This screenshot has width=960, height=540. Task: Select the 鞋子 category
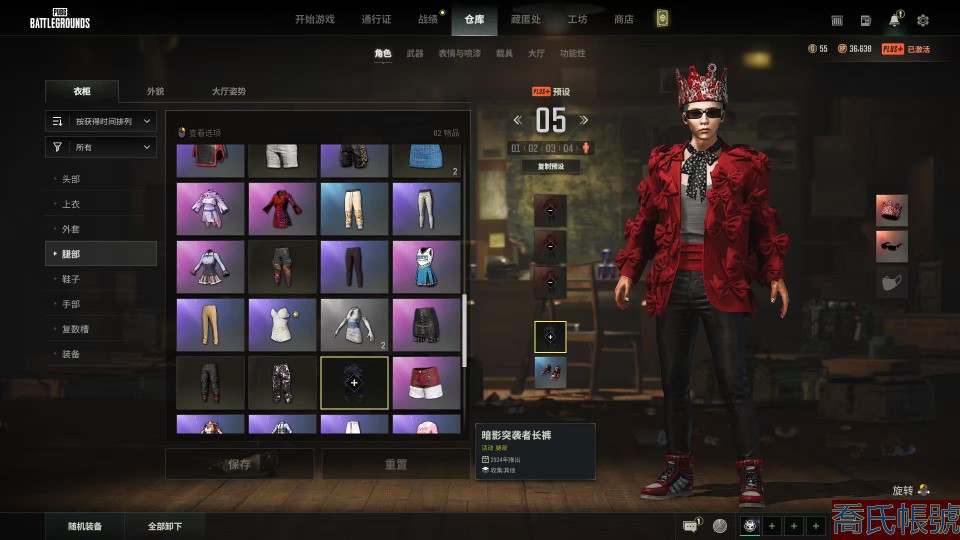[71, 279]
